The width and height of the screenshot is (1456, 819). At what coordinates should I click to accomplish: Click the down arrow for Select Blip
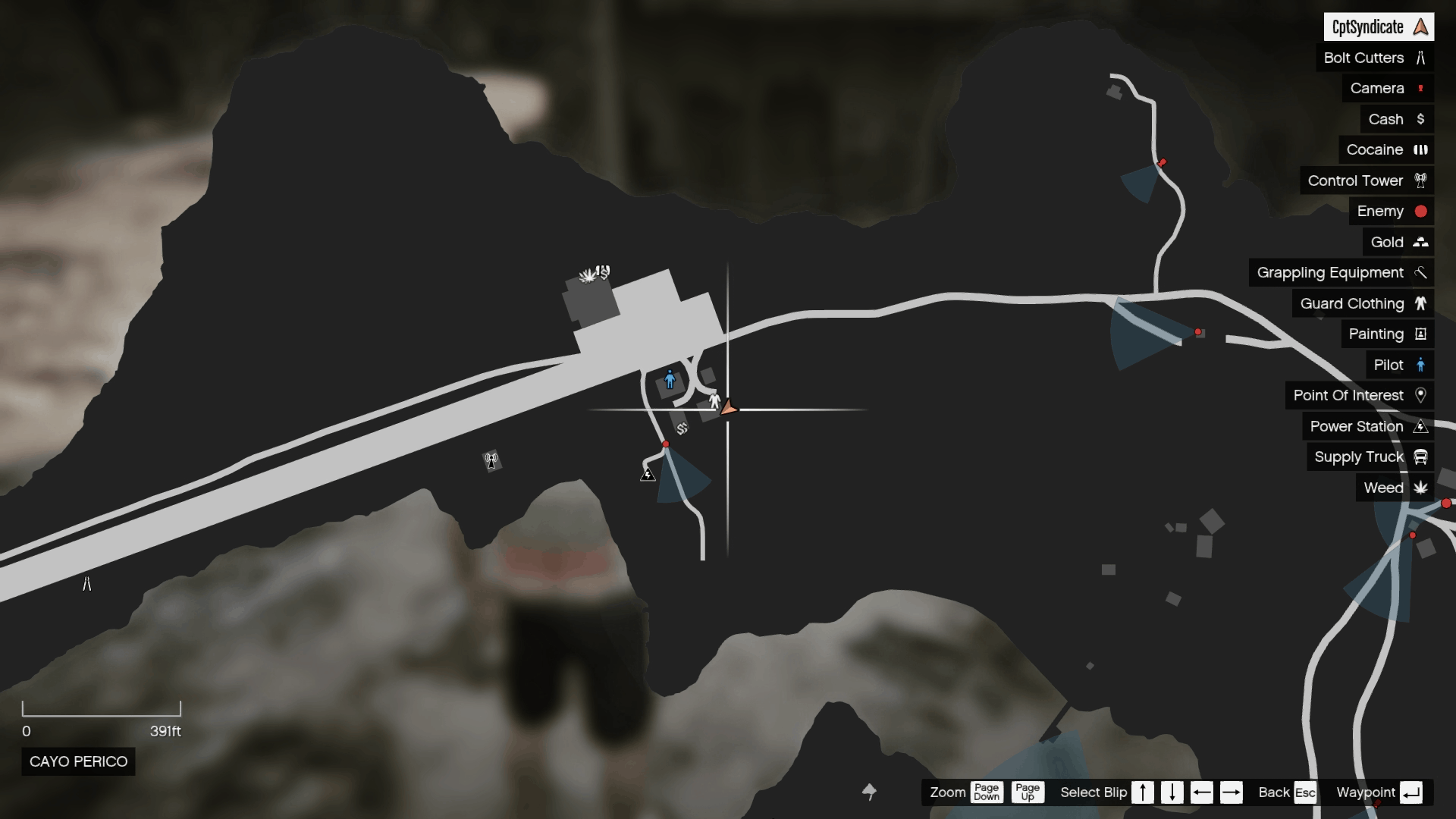click(1172, 792)
